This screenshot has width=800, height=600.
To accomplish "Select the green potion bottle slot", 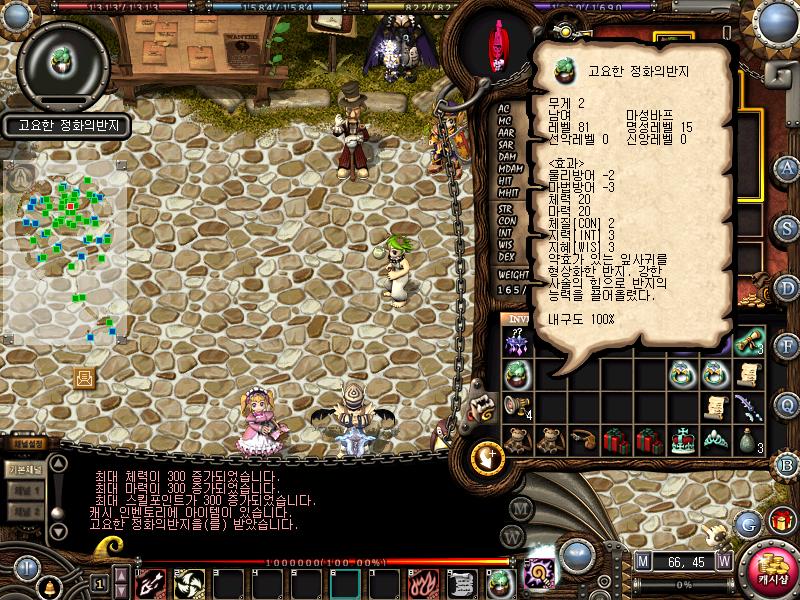I will click(749, 440).
